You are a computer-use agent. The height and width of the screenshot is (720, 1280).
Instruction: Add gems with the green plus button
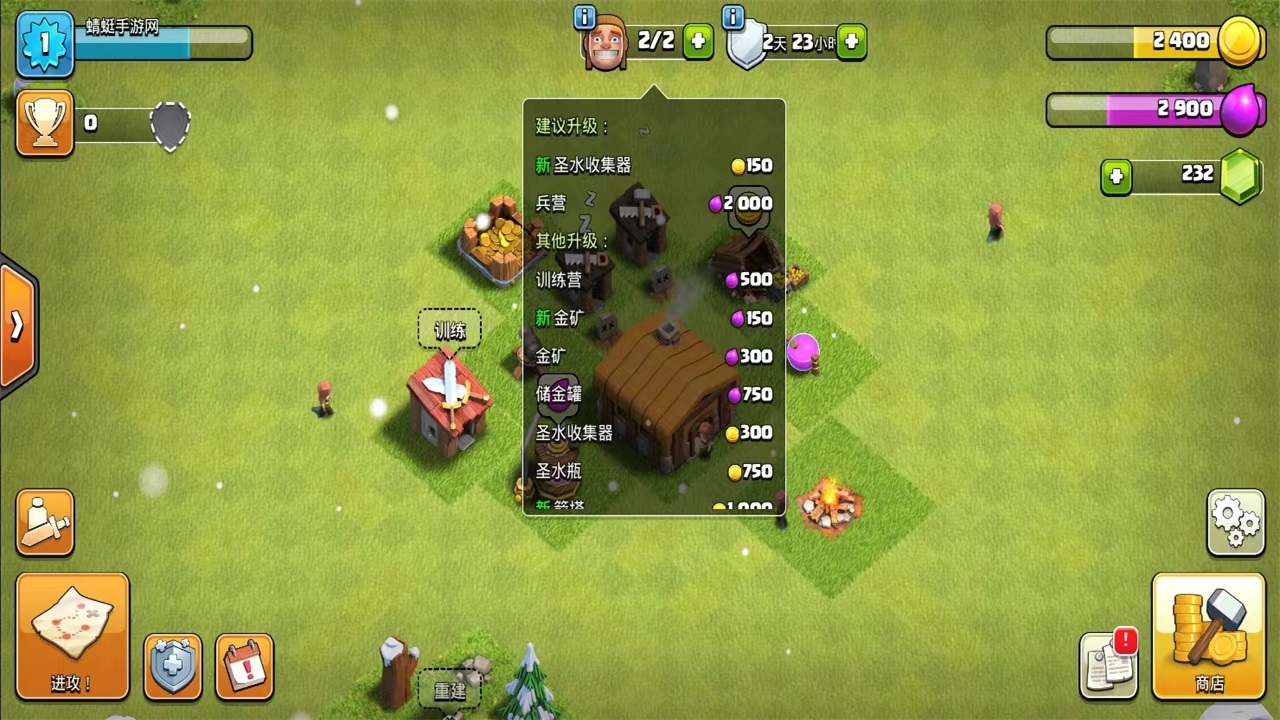pyautogui.click(x=1116, y=177)
